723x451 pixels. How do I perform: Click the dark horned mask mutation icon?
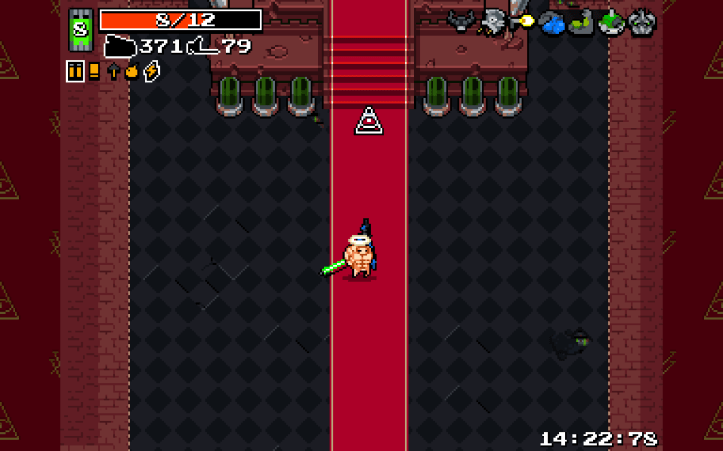tap(460, 21)
